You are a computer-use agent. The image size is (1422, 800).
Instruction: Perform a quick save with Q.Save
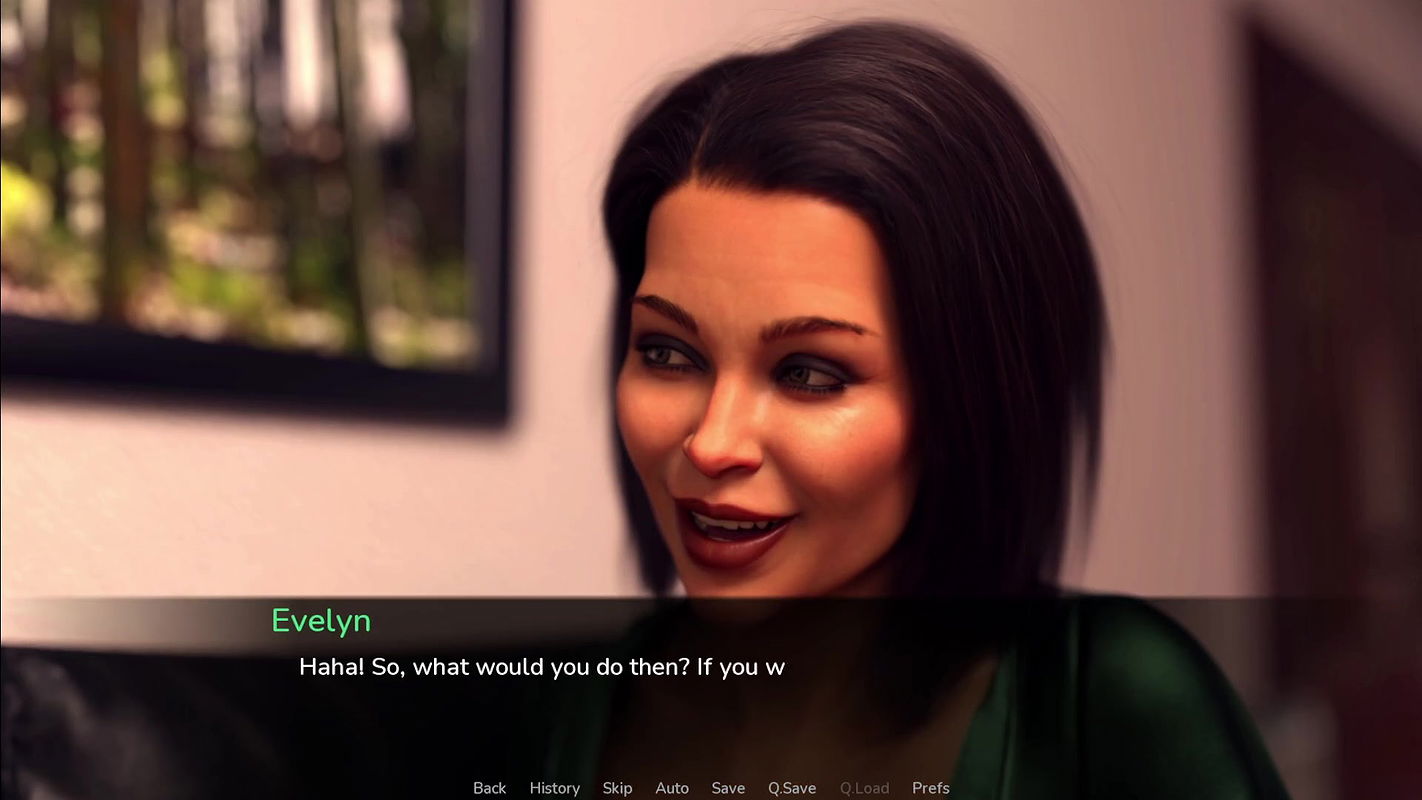pyautogui.click(x=792, y=788)
